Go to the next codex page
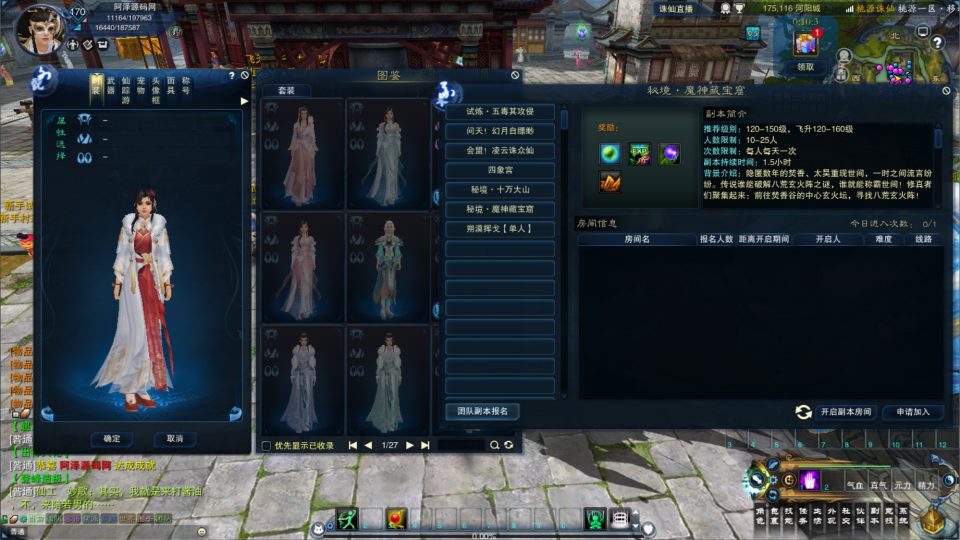Viewport: 960px width, 540px height. [x=410, y=445]
